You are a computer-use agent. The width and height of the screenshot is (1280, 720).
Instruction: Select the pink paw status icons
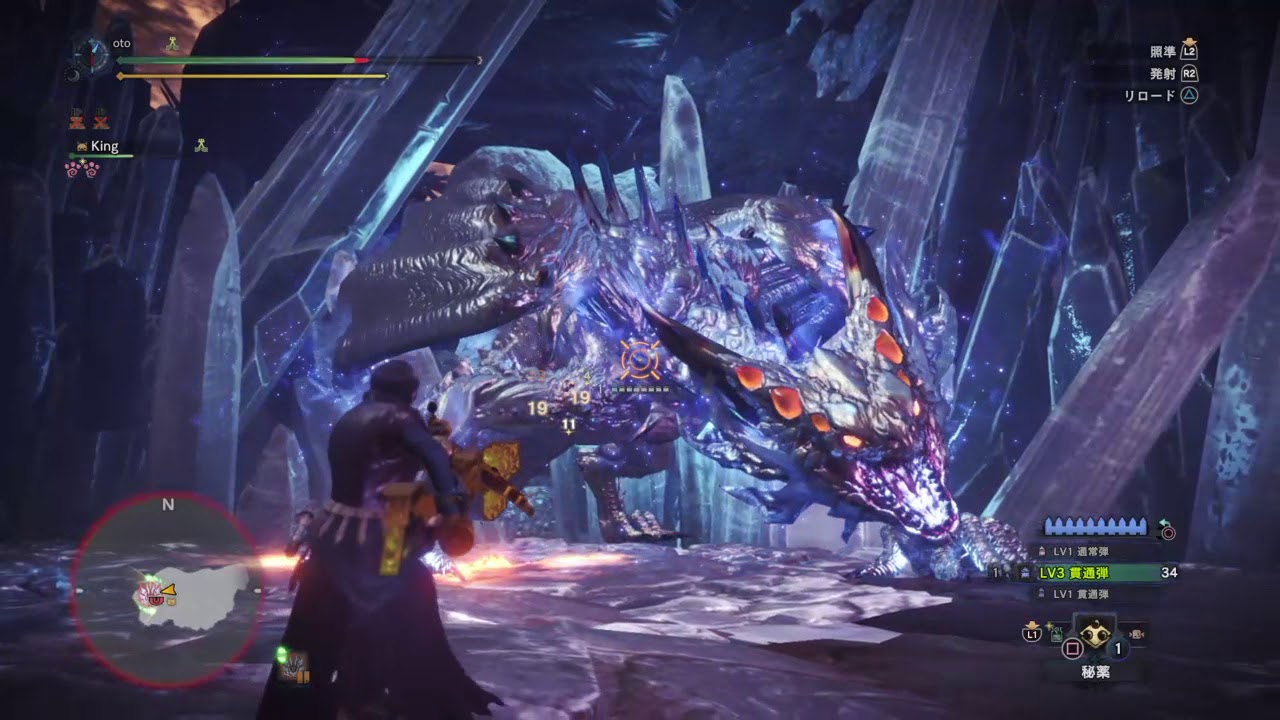pyautogui.click(x=82, y=169)
